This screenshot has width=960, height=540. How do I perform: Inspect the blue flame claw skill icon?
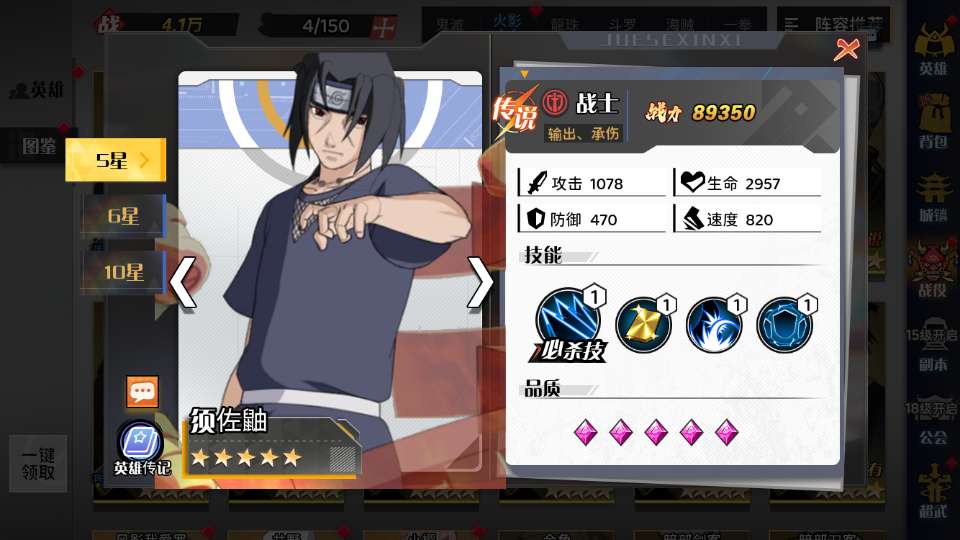(x=713, y=325)
